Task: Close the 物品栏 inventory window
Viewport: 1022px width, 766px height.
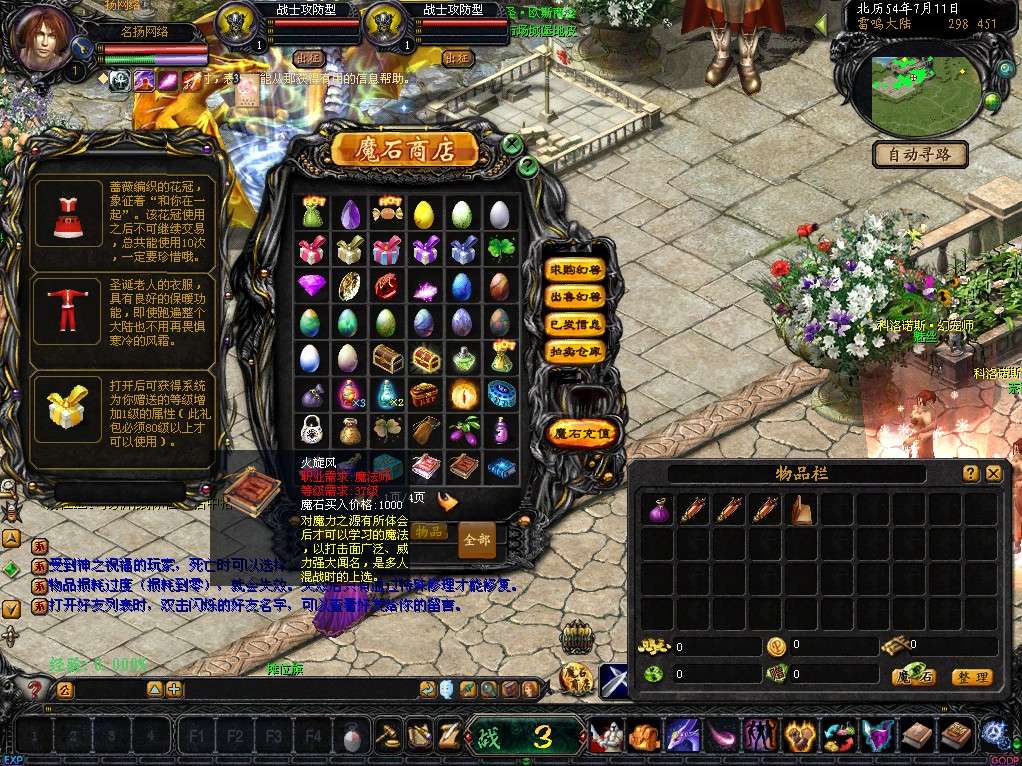Action: point(993,473)
